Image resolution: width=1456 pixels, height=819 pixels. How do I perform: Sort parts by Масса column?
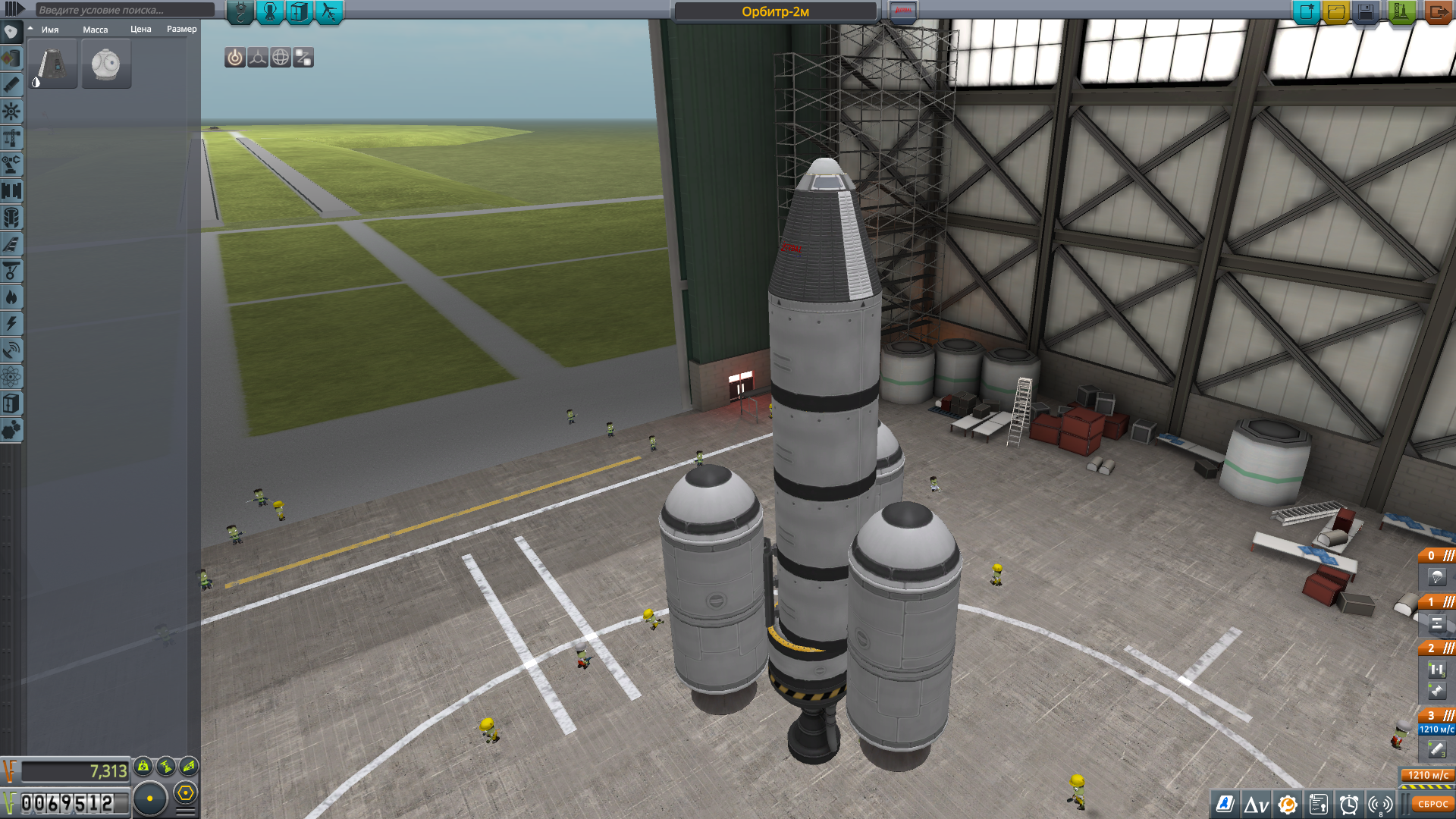tap(96, 30)
